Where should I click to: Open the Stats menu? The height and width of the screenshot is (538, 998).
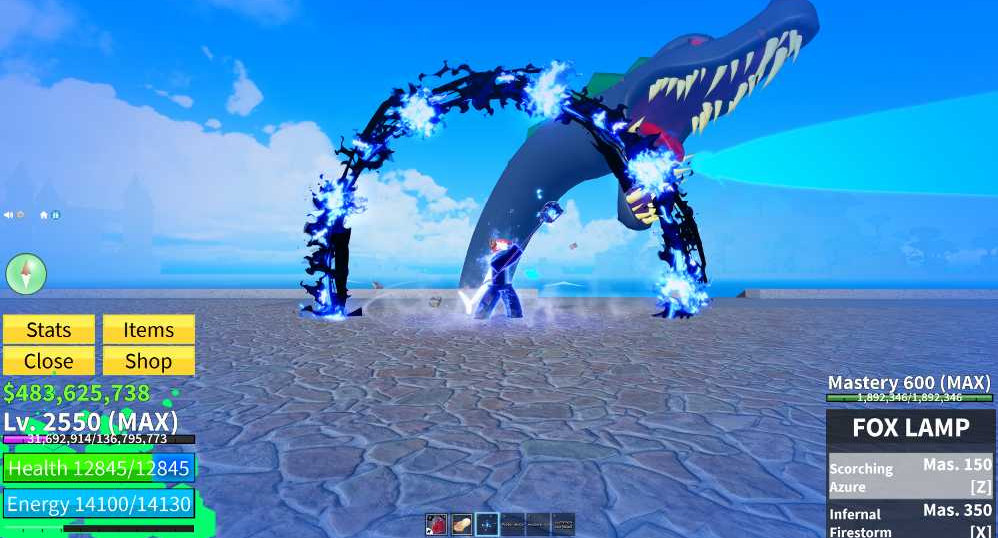pyautogui.click(x=49, y=330)
